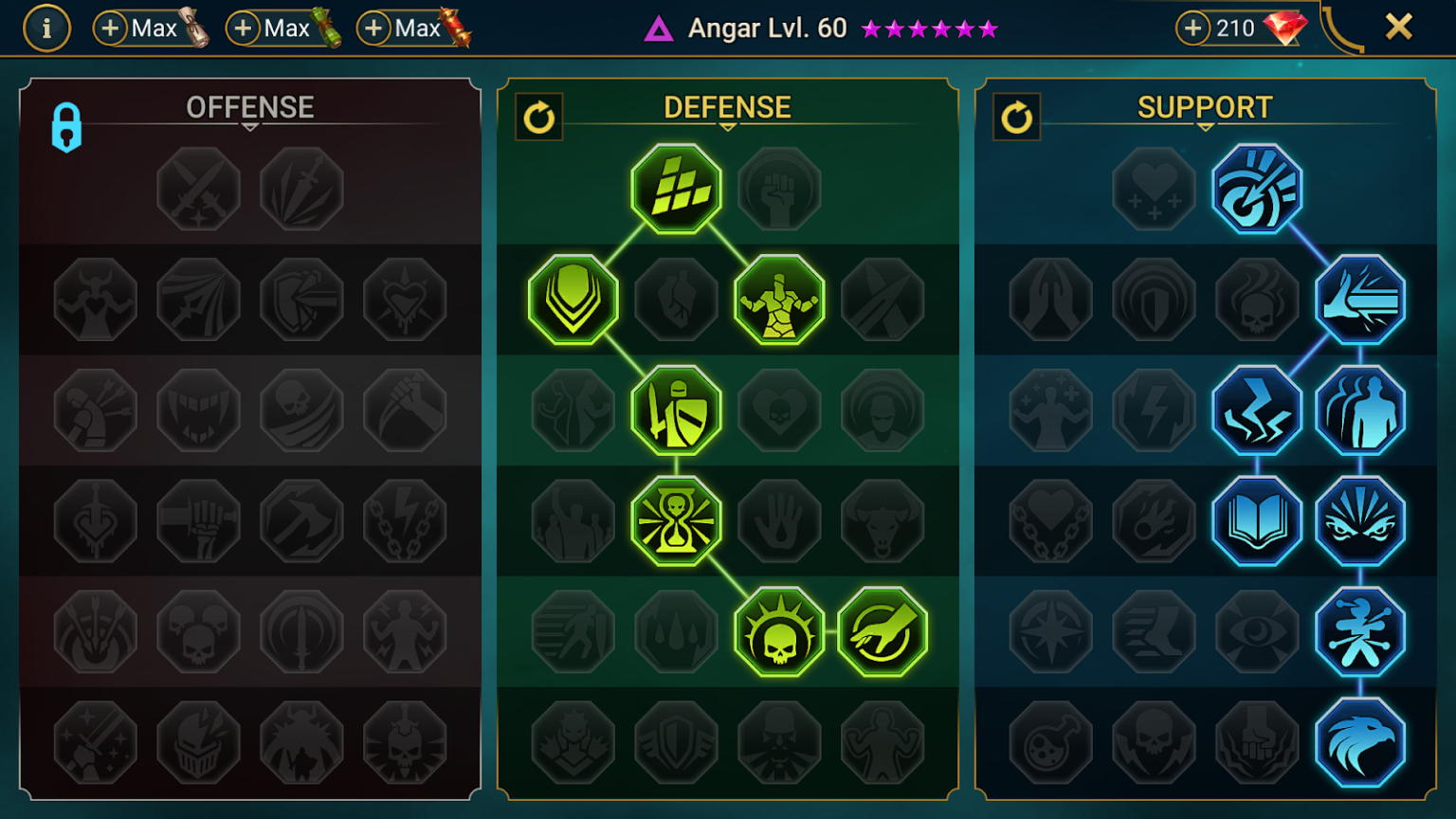Select the Defiant mastery atop the Defense tree
The image size is (1456, 819).
(676, 189)
